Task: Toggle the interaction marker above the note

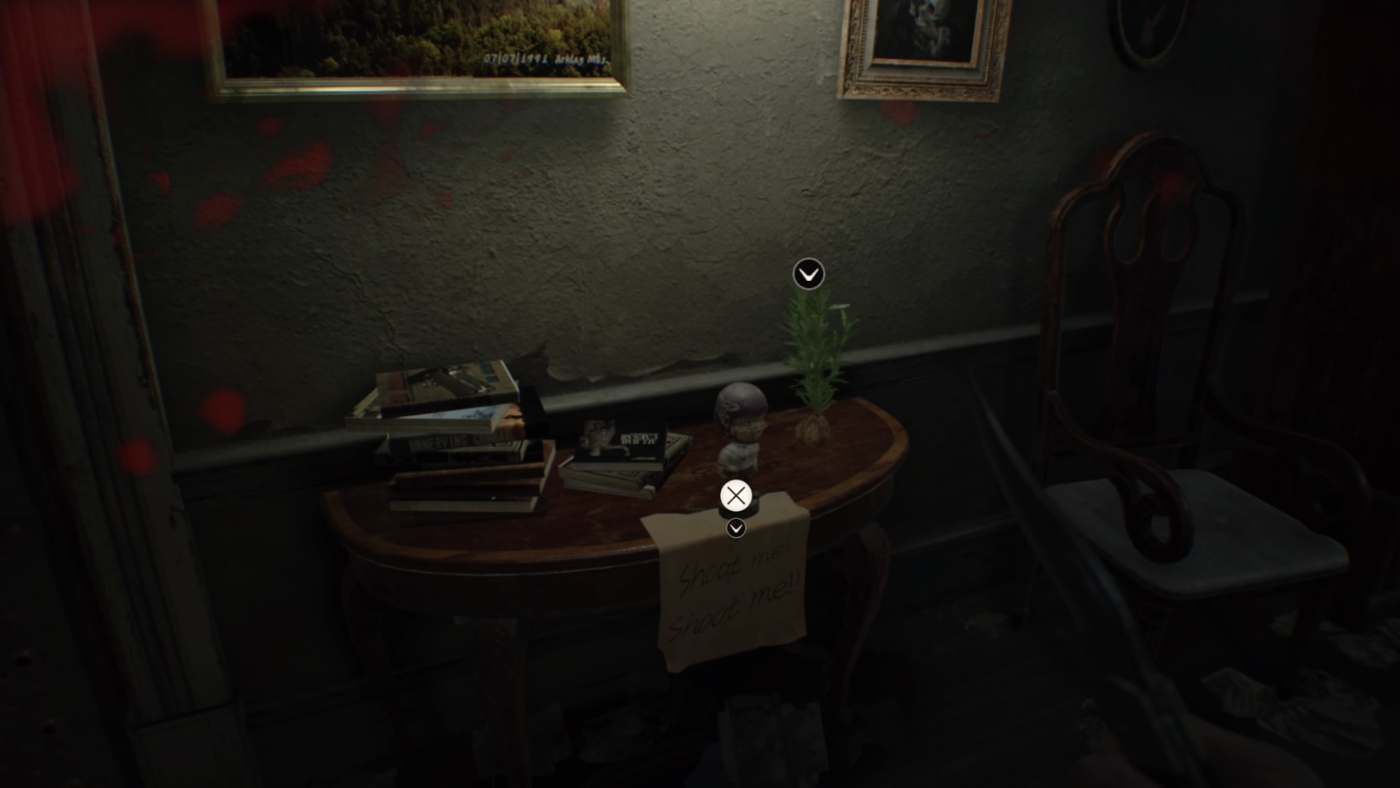Action: [737, 527]
